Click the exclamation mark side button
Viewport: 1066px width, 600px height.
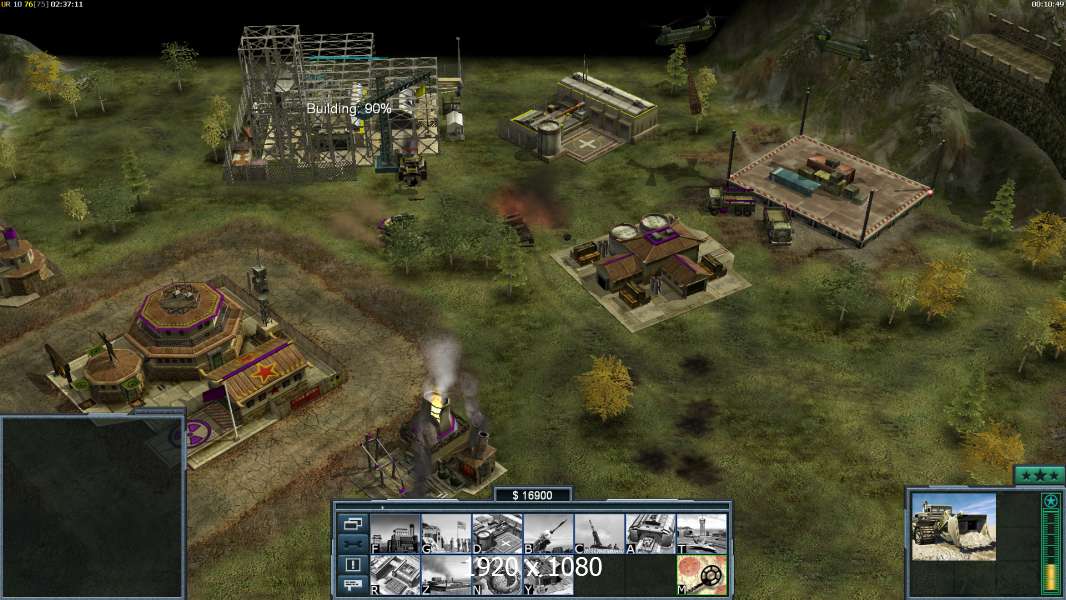(x=352, y=565)
